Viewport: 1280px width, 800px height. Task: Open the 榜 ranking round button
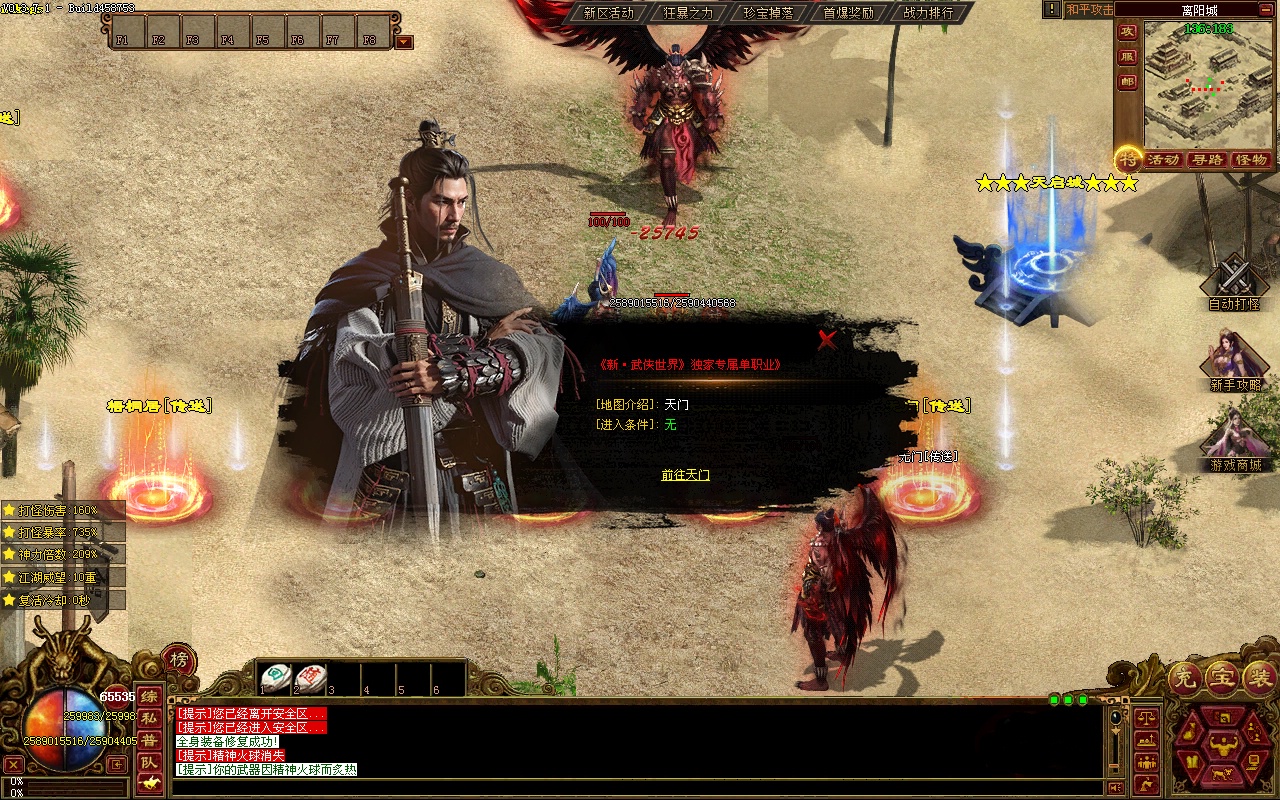click(179, 660)
